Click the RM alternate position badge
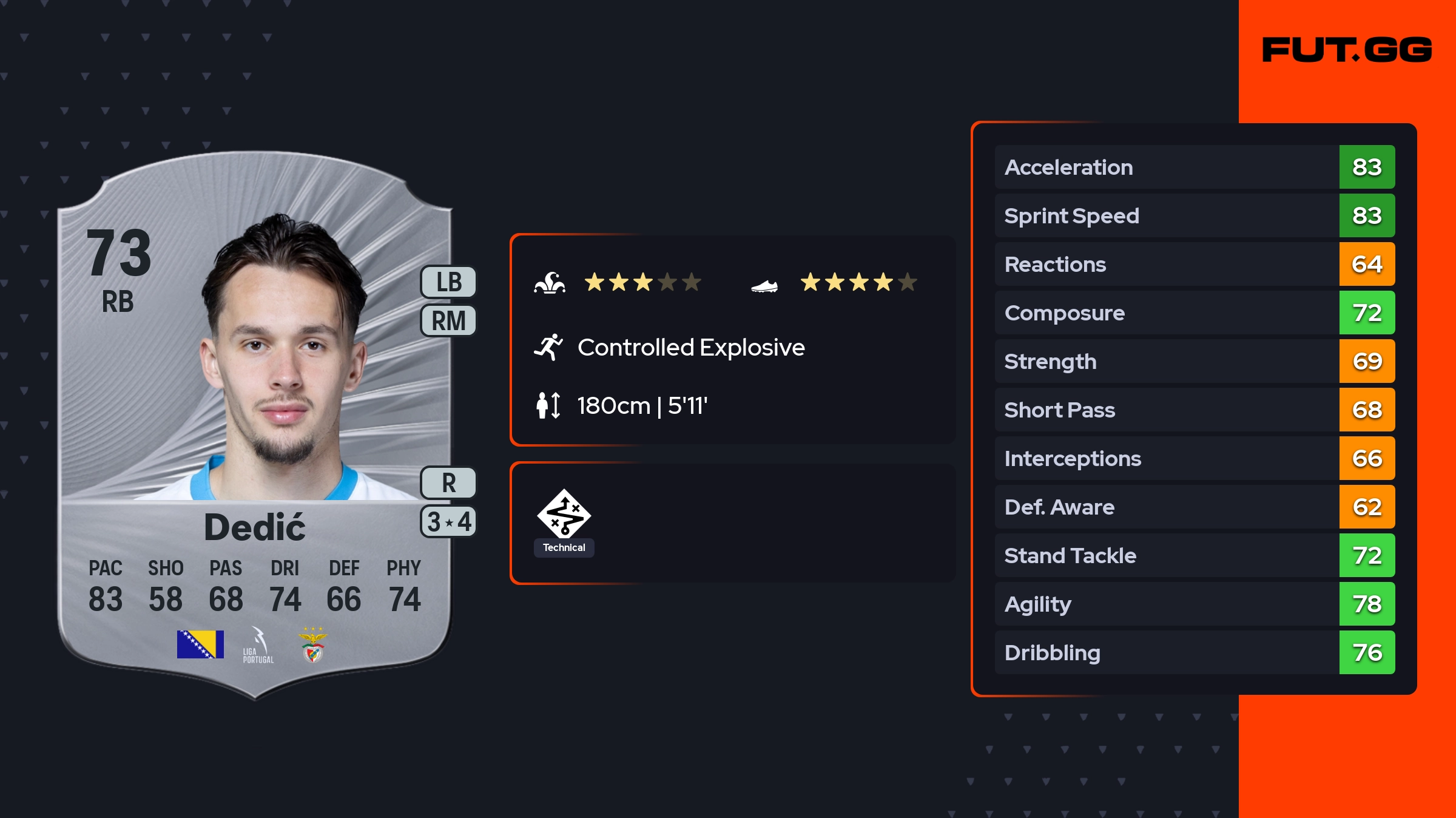Image resolution: width=1456 pixels, height=818 pixels. click(448, 320)
